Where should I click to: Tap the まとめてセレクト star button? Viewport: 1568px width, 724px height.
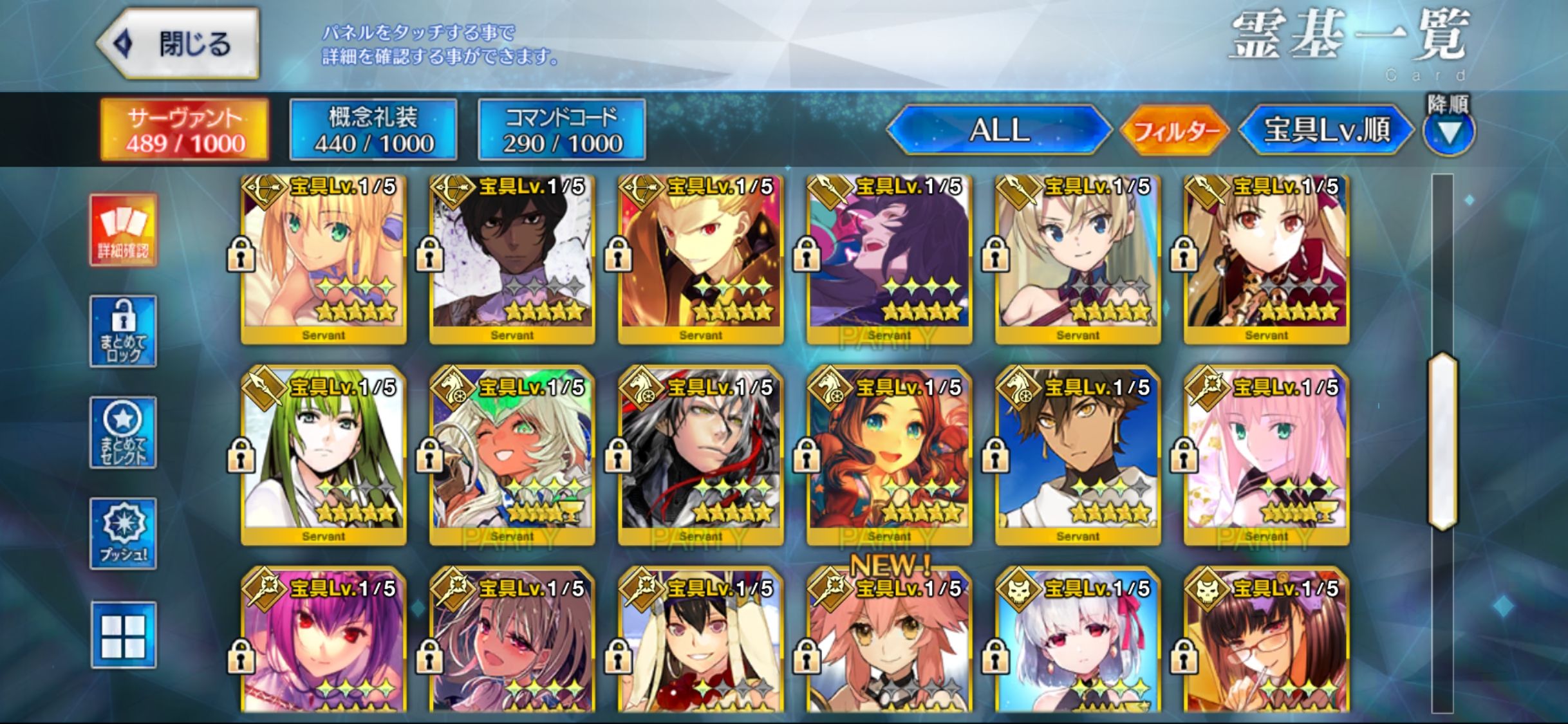123,432
